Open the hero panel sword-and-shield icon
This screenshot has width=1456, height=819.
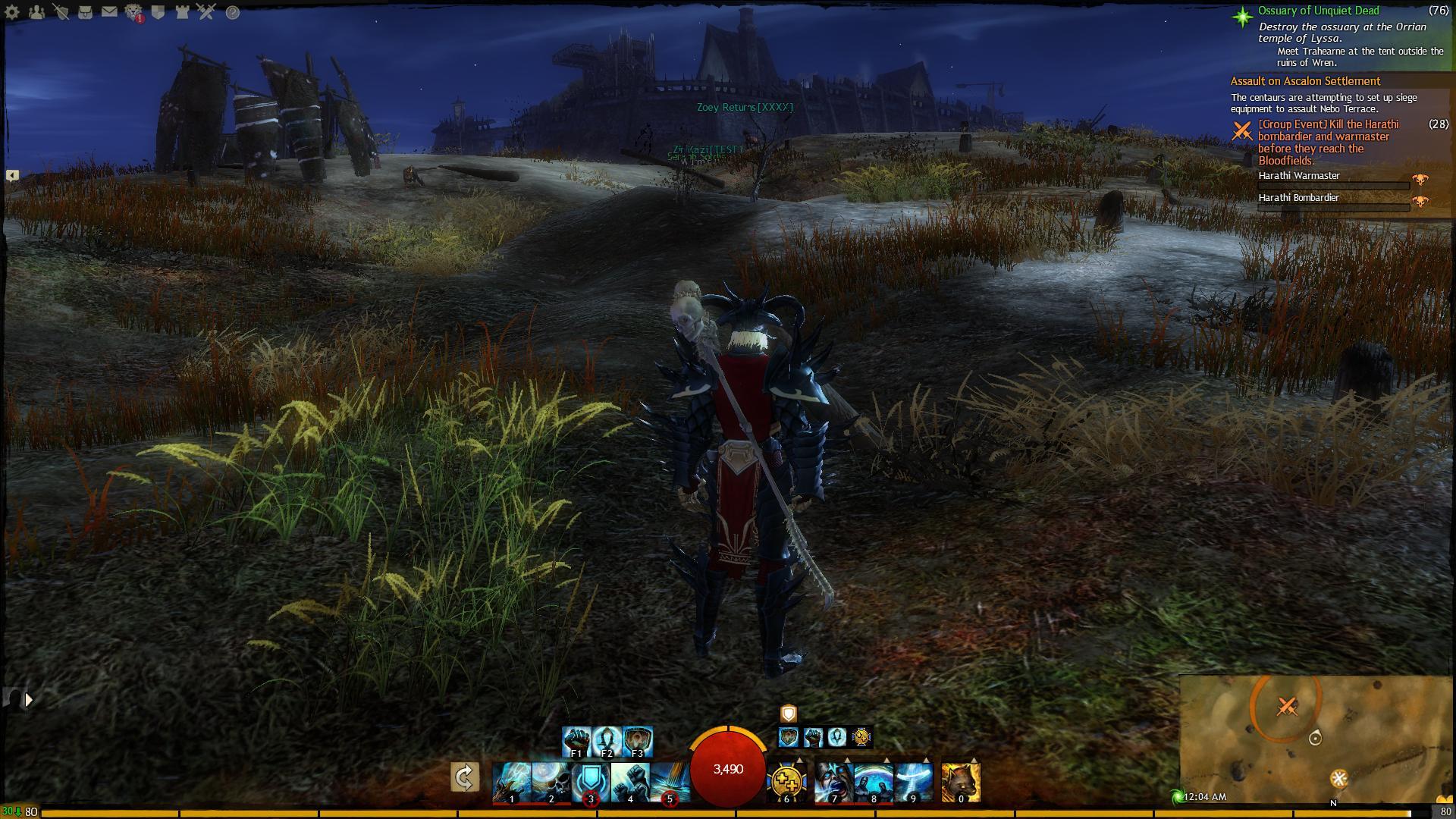(x=61, y=12)
